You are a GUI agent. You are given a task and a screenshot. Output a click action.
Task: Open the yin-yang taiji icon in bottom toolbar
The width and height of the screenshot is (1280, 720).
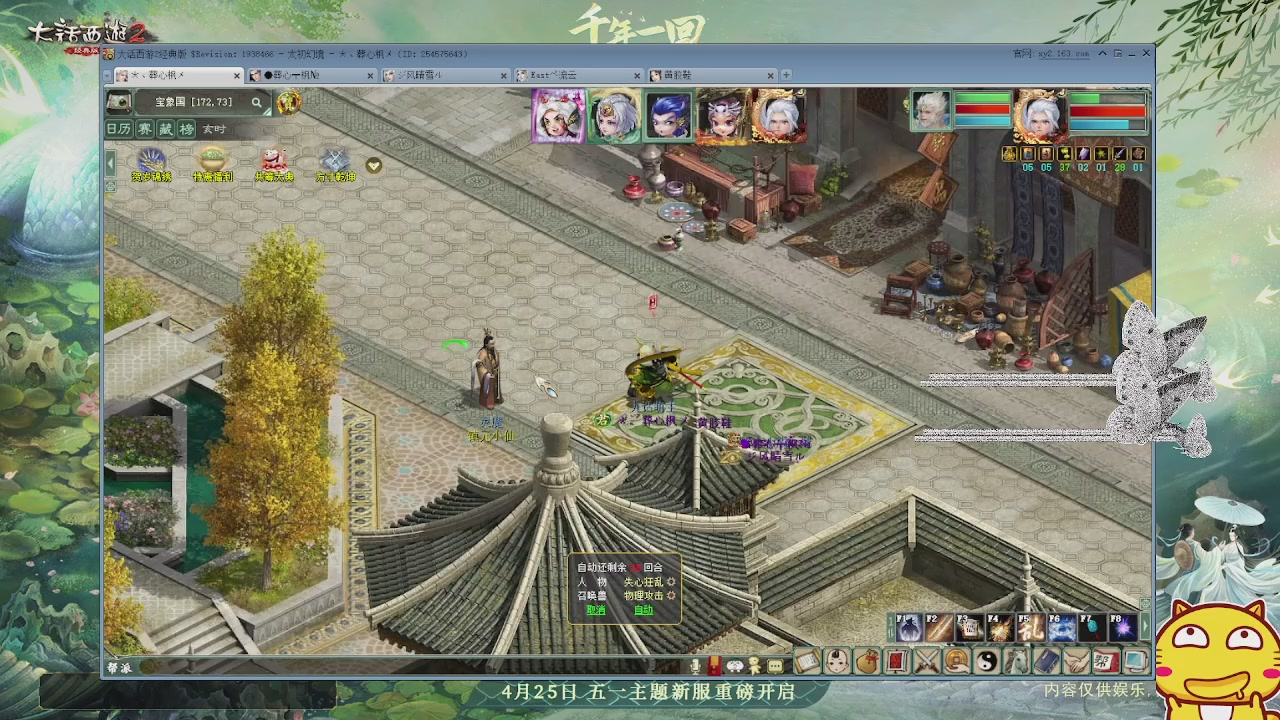(x=986, y=661)
